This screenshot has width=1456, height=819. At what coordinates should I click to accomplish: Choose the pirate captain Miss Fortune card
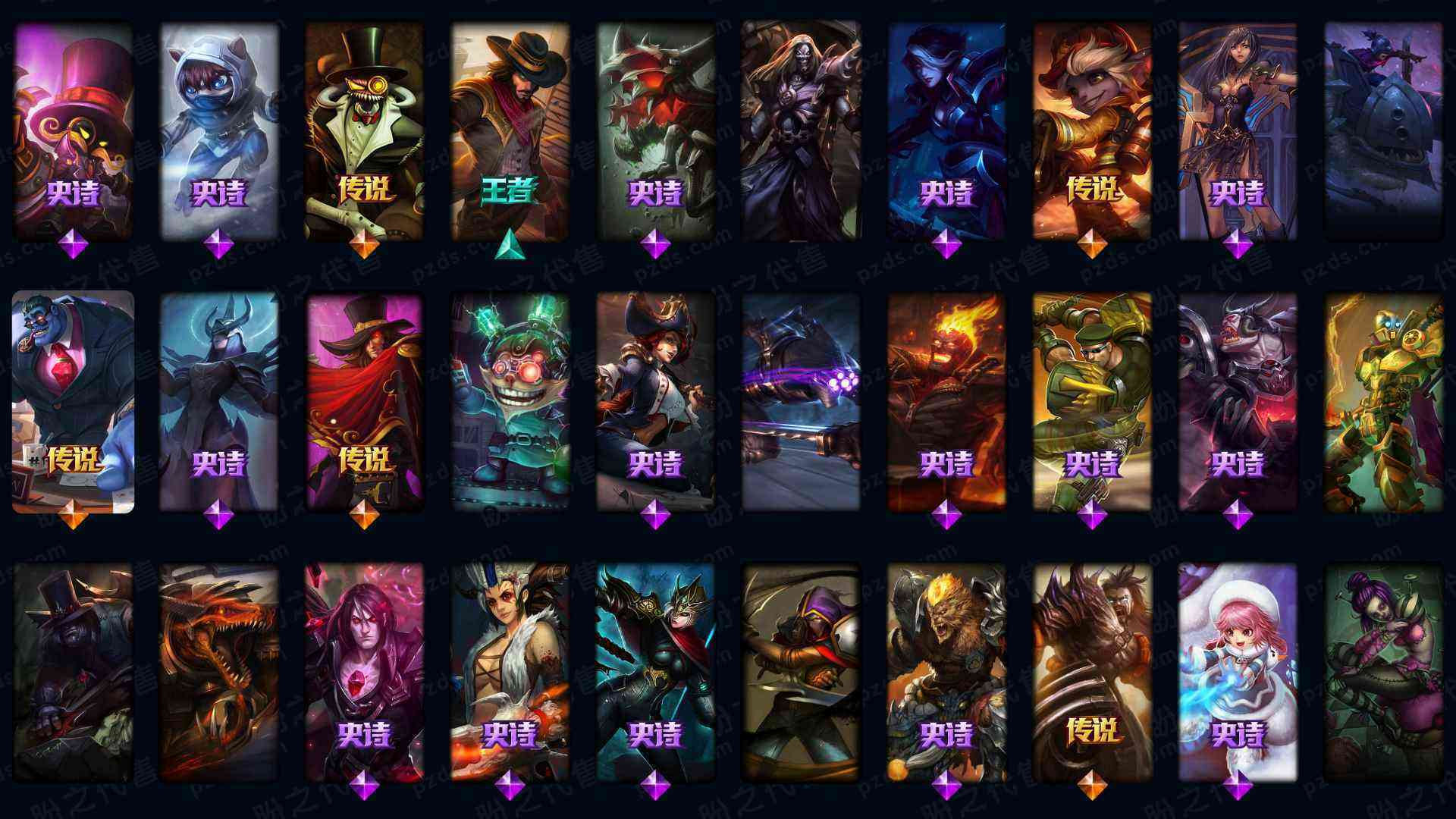coord(655,402)
